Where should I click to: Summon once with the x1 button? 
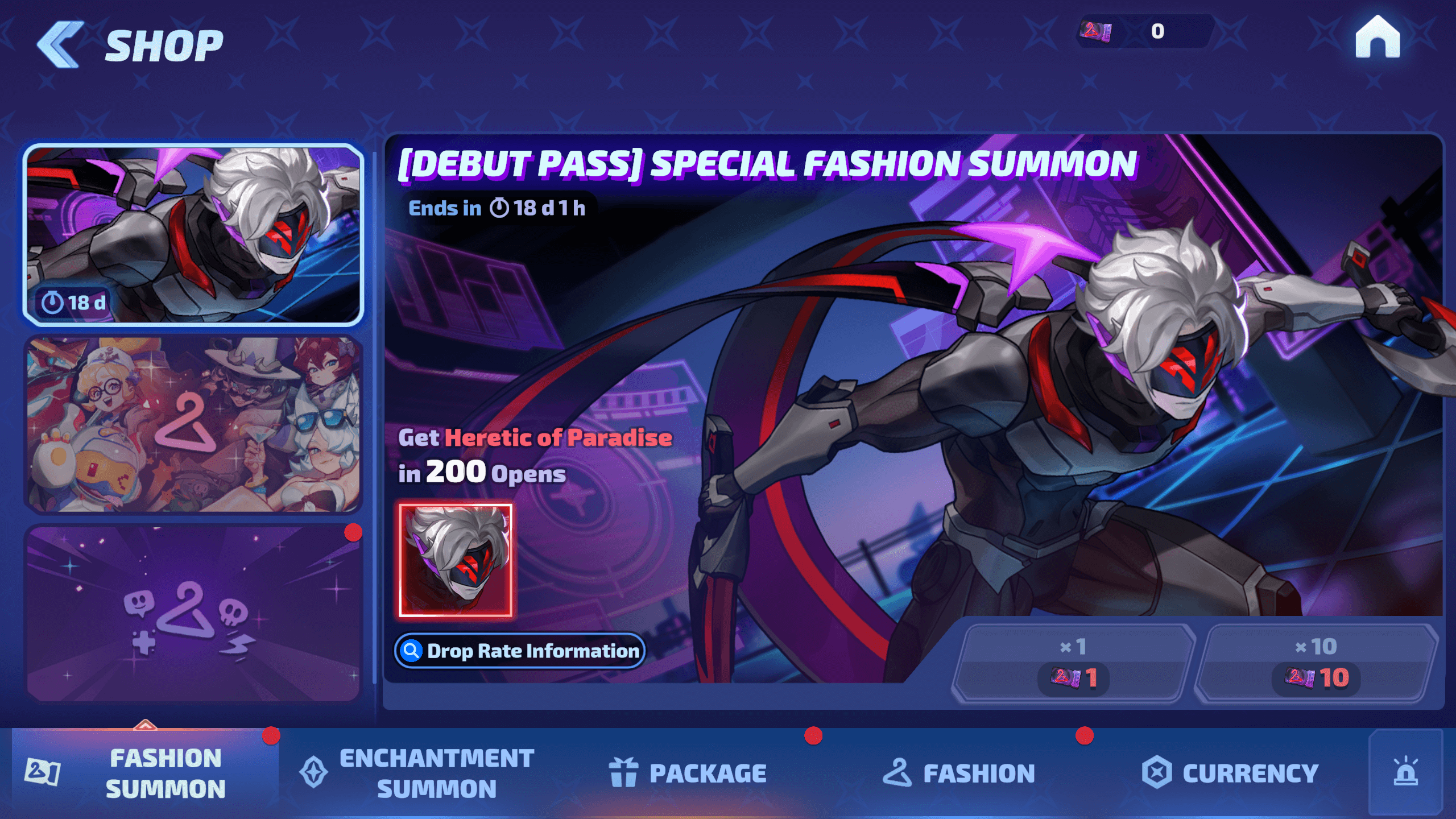coord(1073,663)
